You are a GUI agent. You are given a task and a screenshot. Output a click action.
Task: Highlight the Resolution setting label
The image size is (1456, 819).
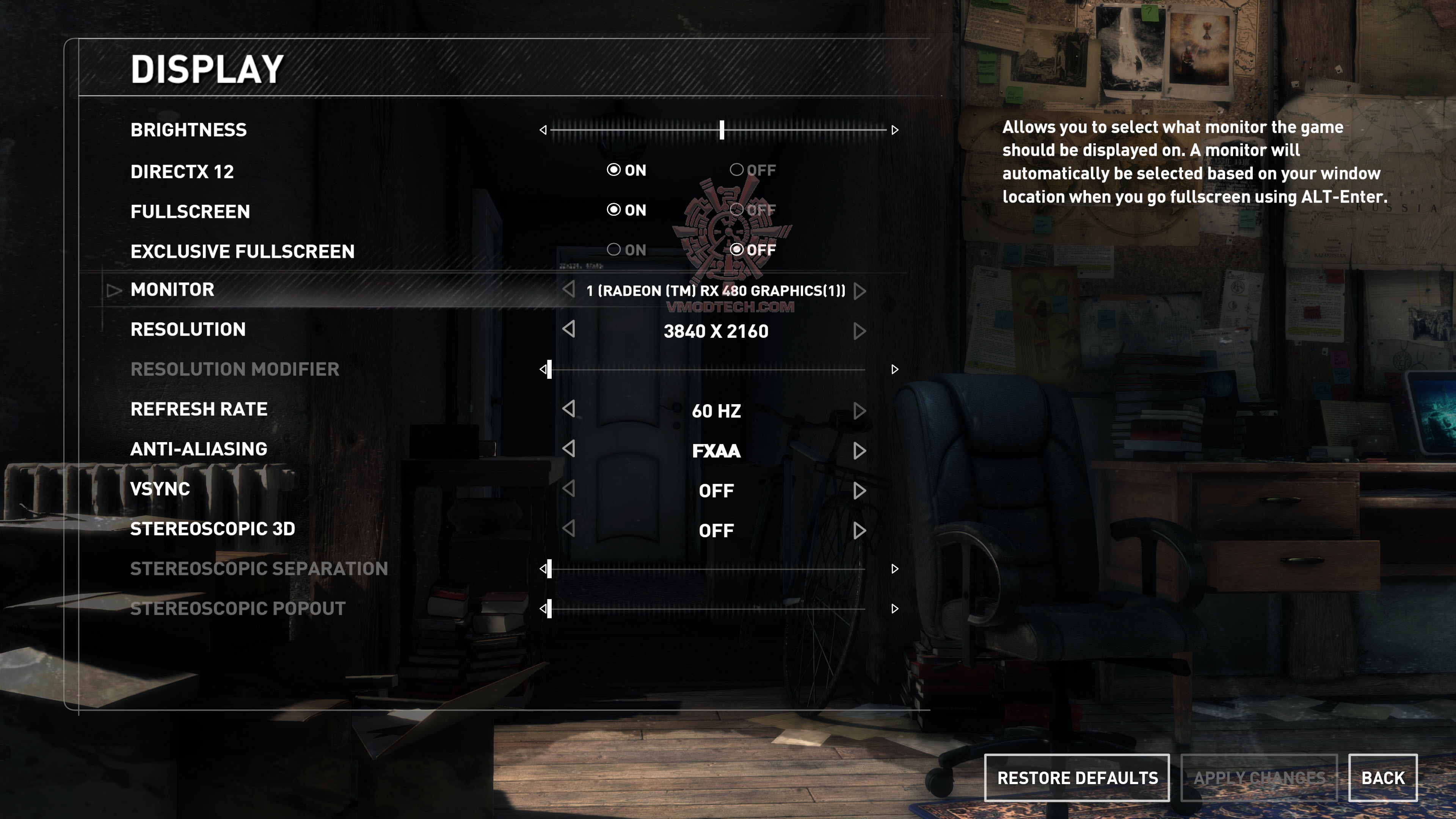click(188, 329)
